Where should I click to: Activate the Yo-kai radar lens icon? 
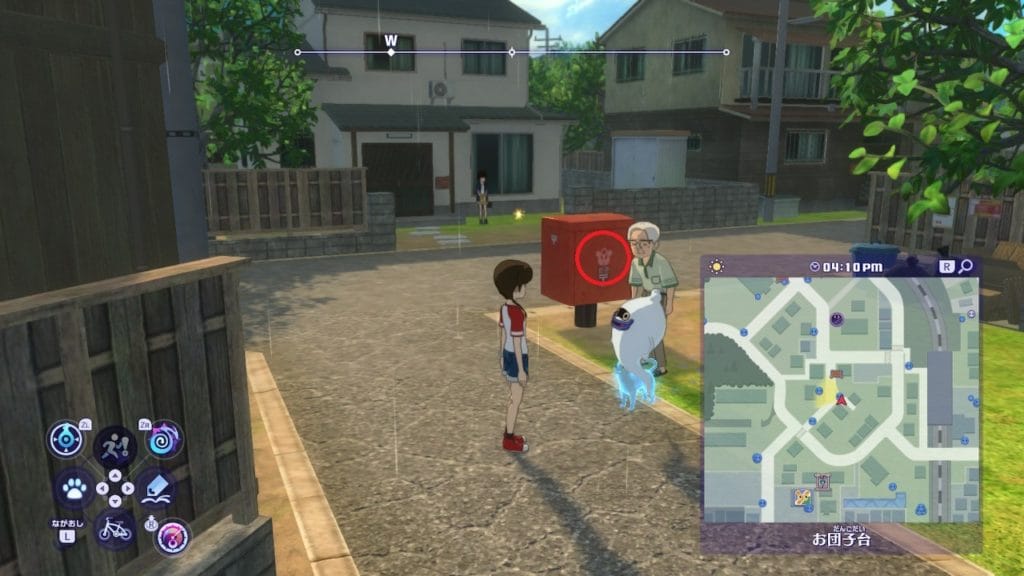pos(66,439)
